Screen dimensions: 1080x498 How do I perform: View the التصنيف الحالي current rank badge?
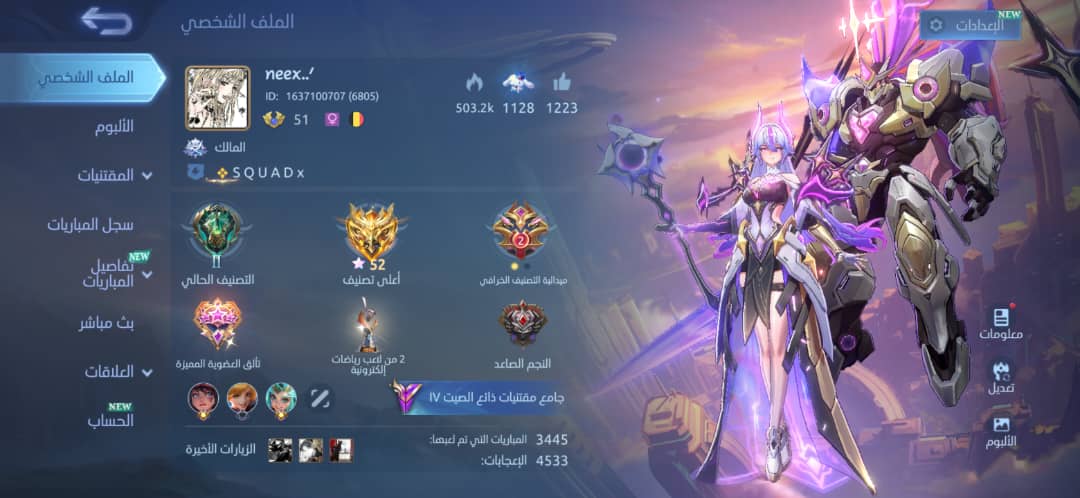coord(217,235)
